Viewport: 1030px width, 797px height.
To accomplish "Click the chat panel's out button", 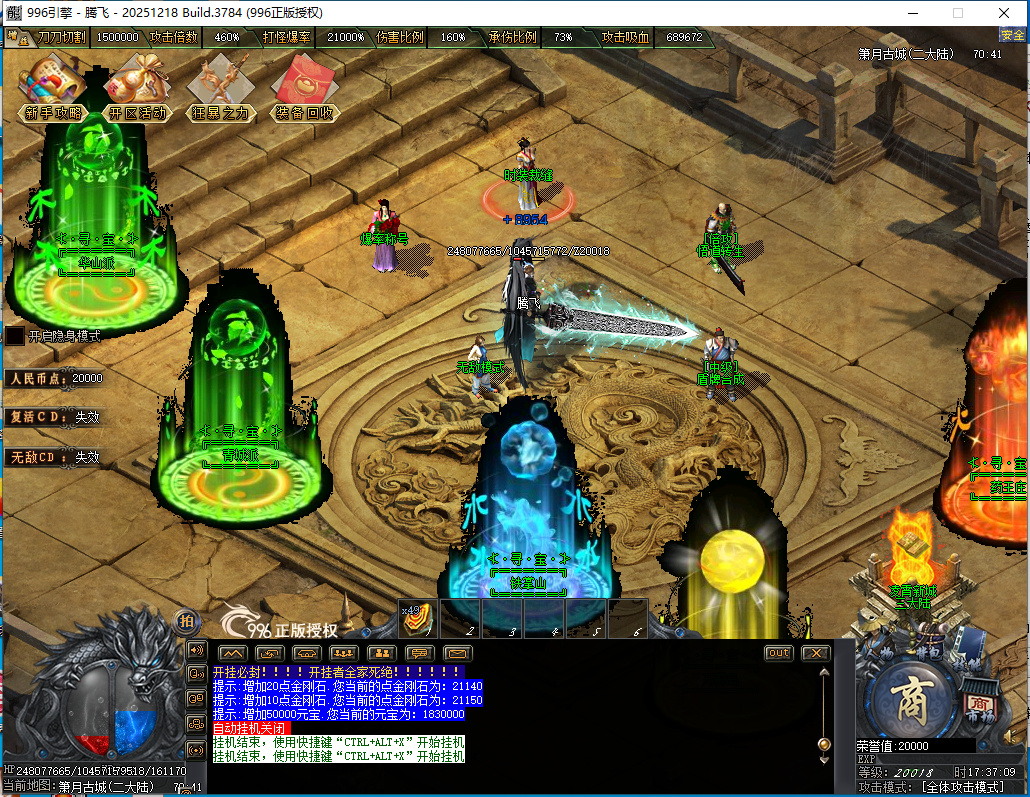I will point(778,653).
